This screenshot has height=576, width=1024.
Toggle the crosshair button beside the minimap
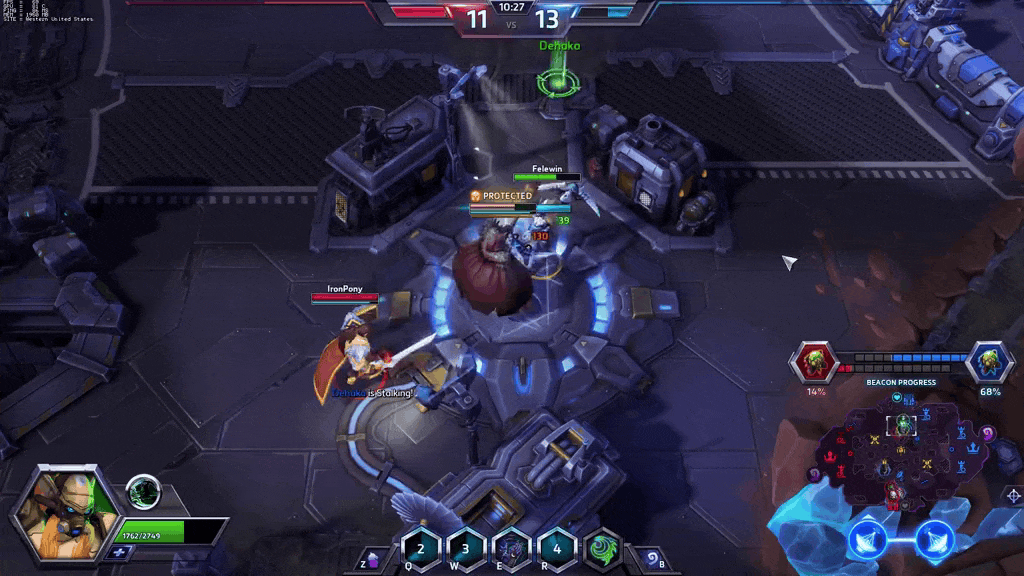click(1012, 496)
